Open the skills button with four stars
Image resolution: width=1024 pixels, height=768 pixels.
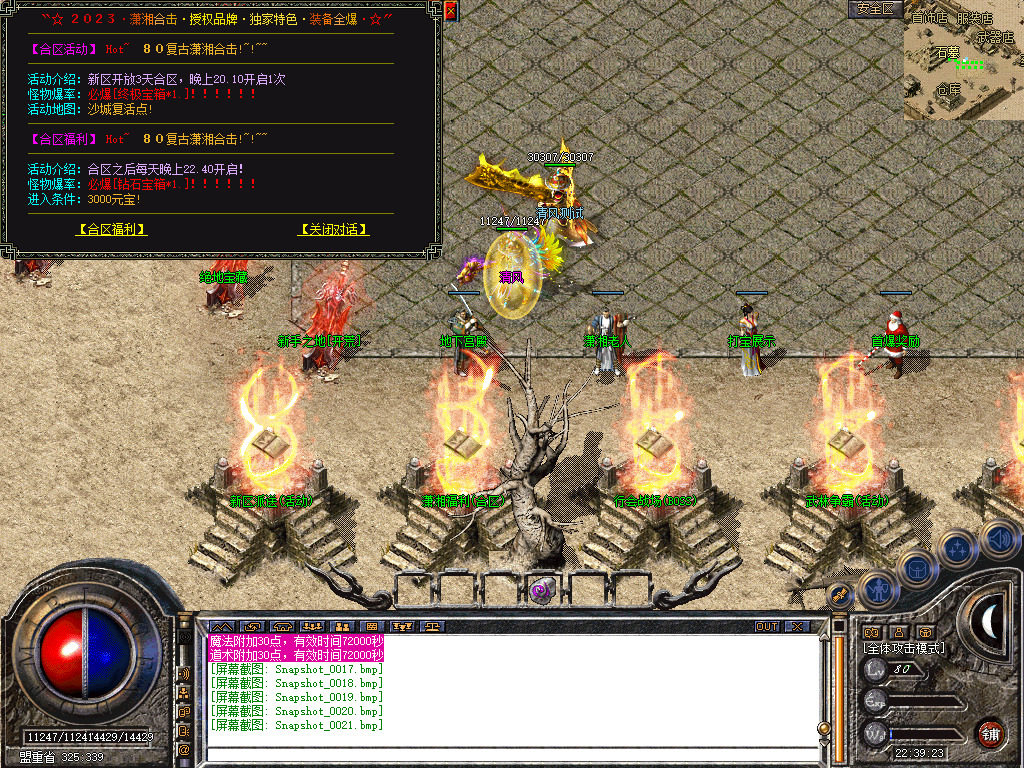(x=958, y=548)
